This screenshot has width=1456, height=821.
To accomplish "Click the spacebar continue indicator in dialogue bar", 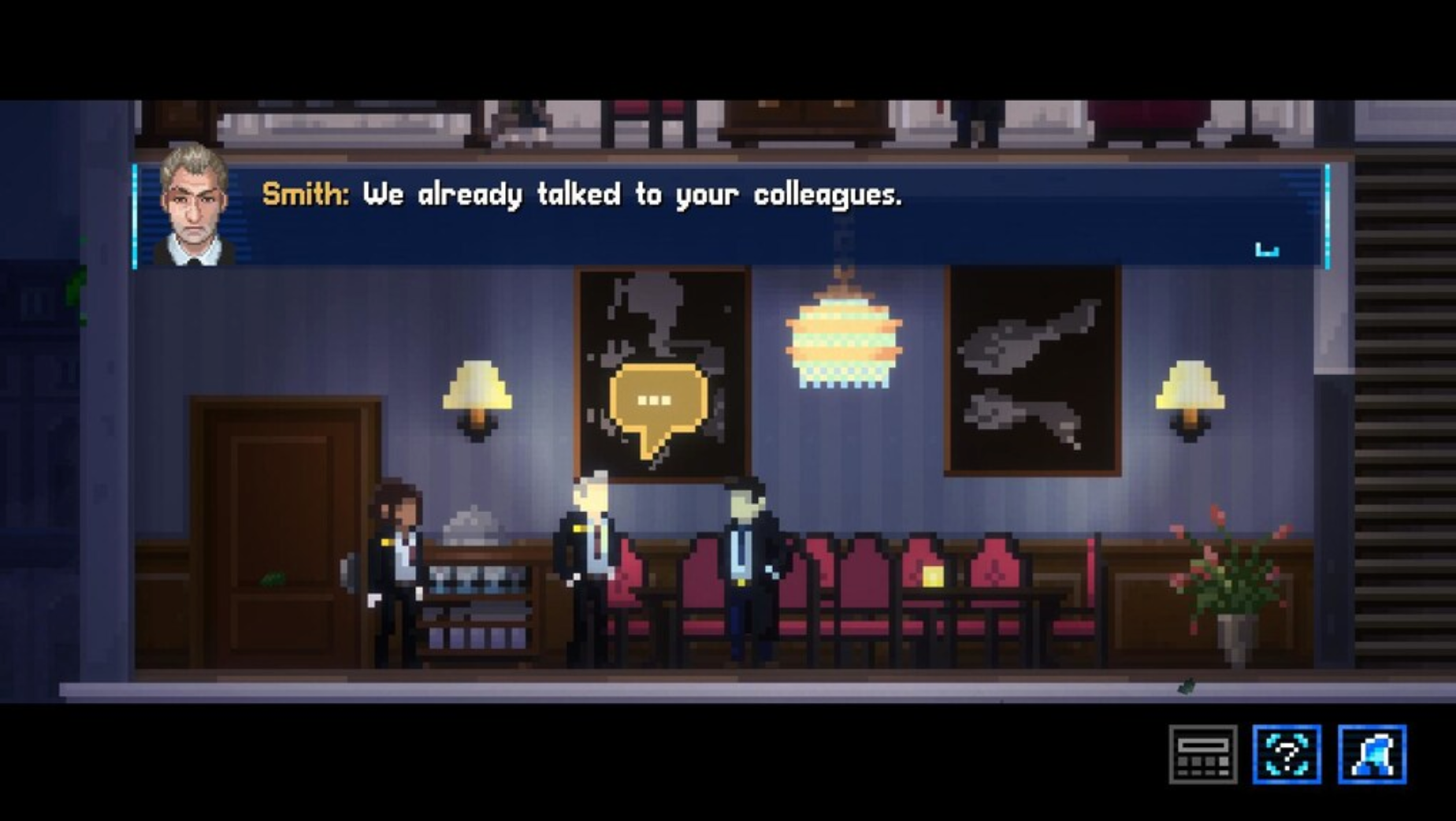I will tap(1268, 248).
